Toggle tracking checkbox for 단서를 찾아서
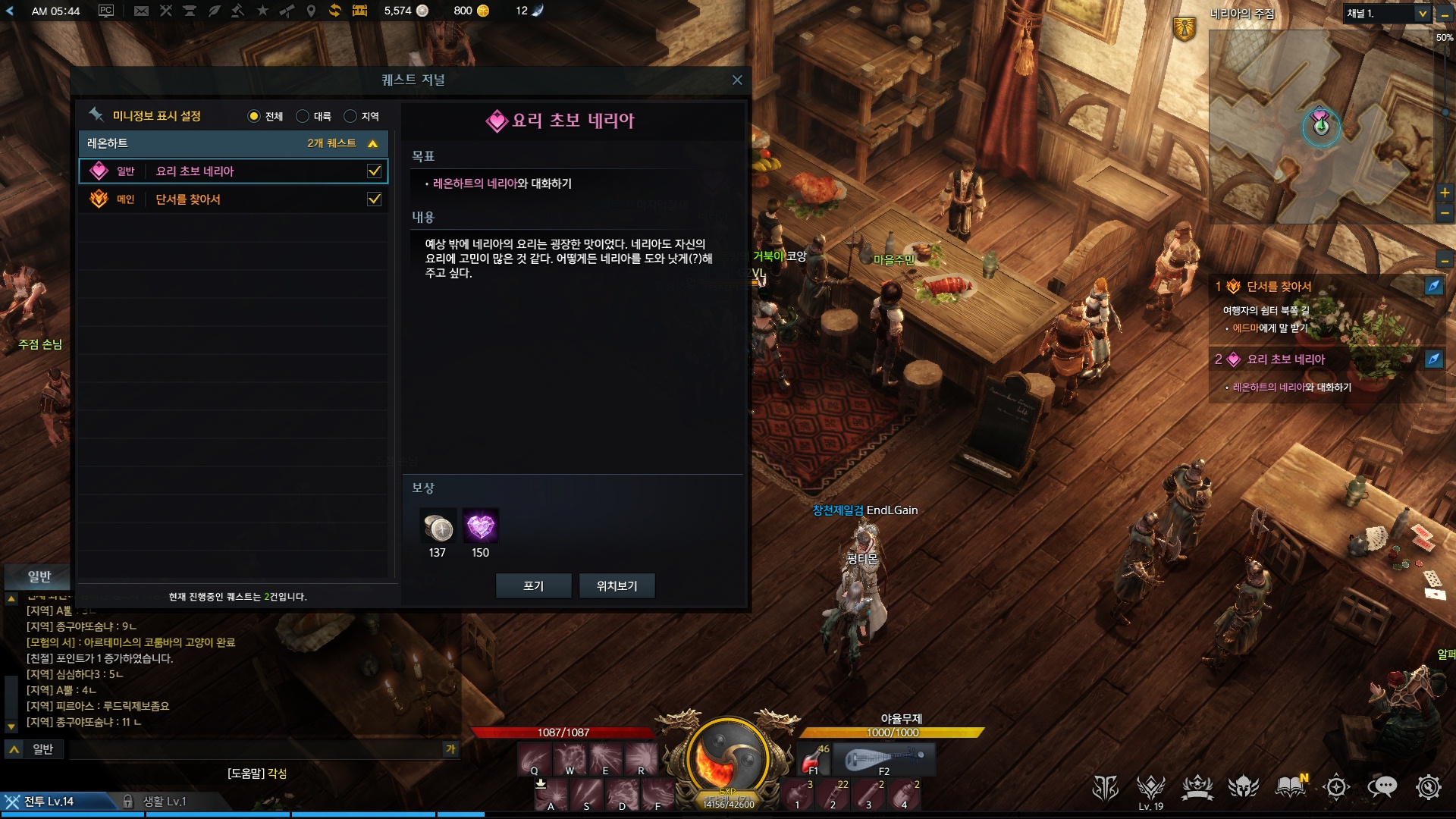Viewport: 1456px width, 819px height. [374, 199]
